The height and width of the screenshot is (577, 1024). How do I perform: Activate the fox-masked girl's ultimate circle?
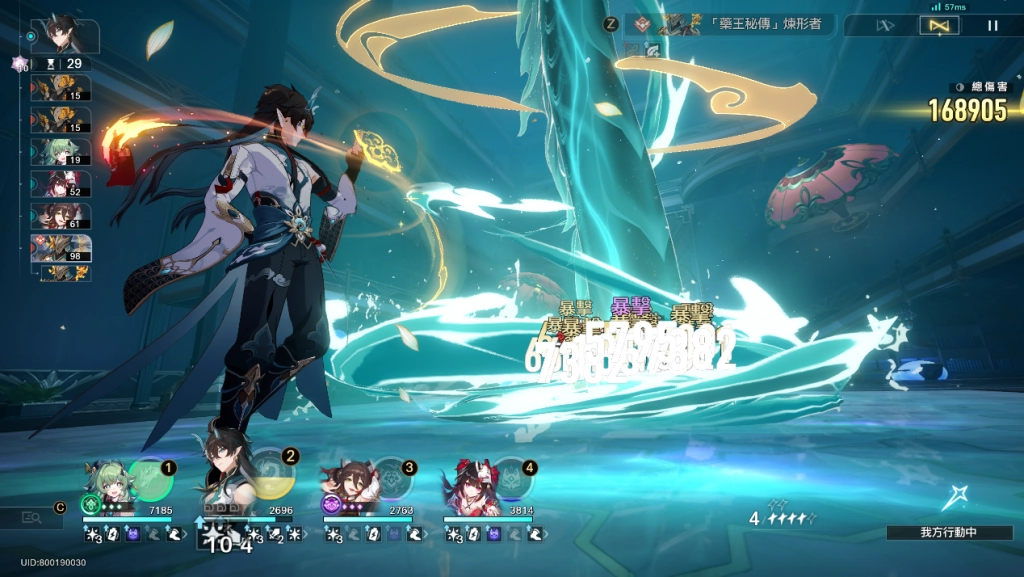[x=513, y=477]
